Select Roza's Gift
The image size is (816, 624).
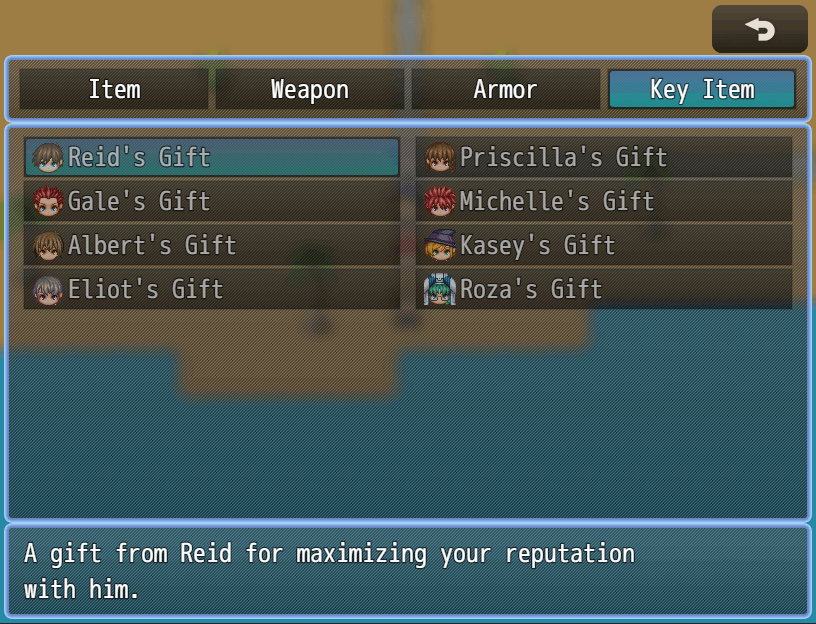click(x=604, y=289)
